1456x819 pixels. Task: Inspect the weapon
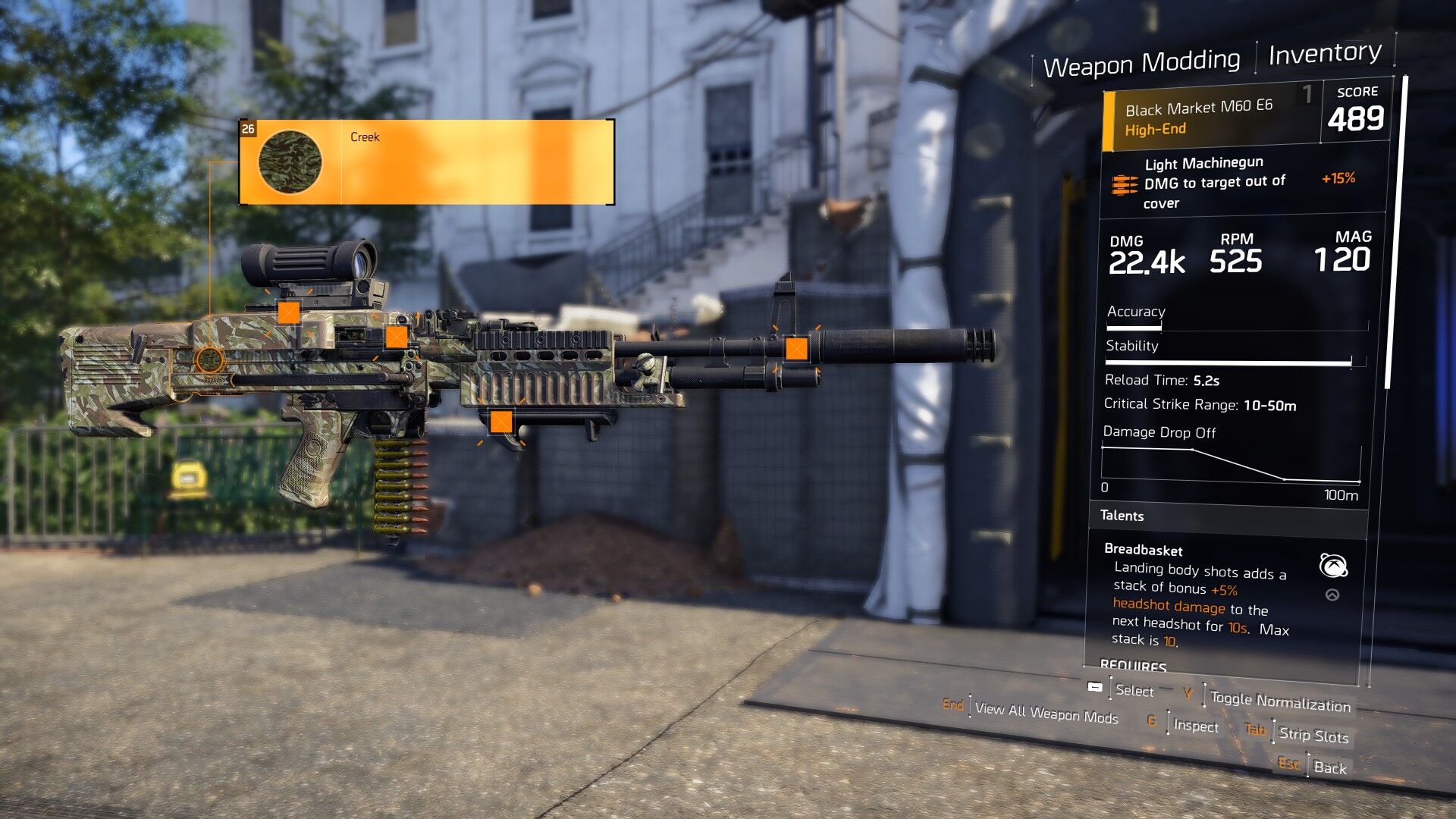pos(1195,726)
